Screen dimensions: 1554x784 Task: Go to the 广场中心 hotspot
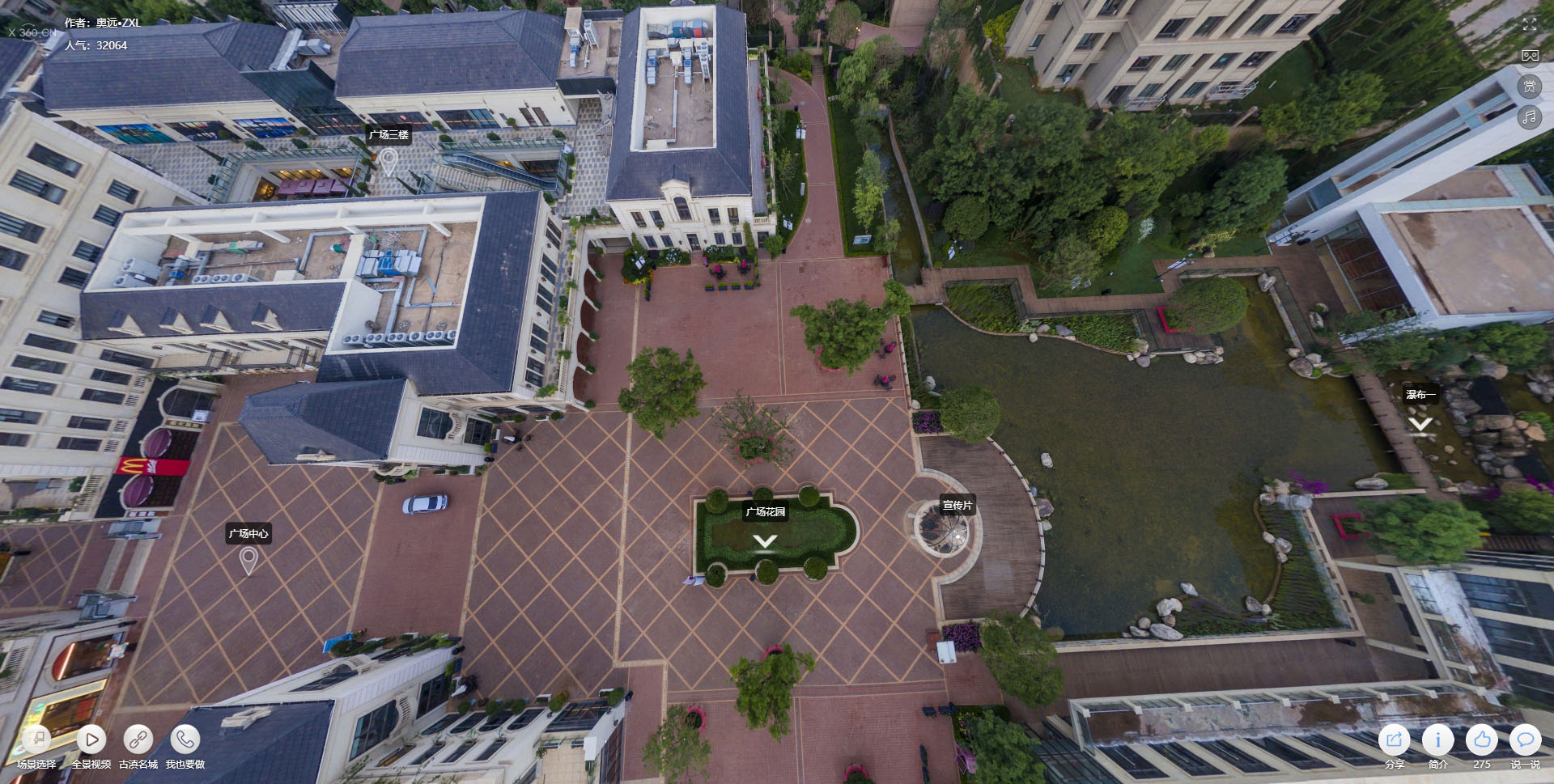click(248, 558)
